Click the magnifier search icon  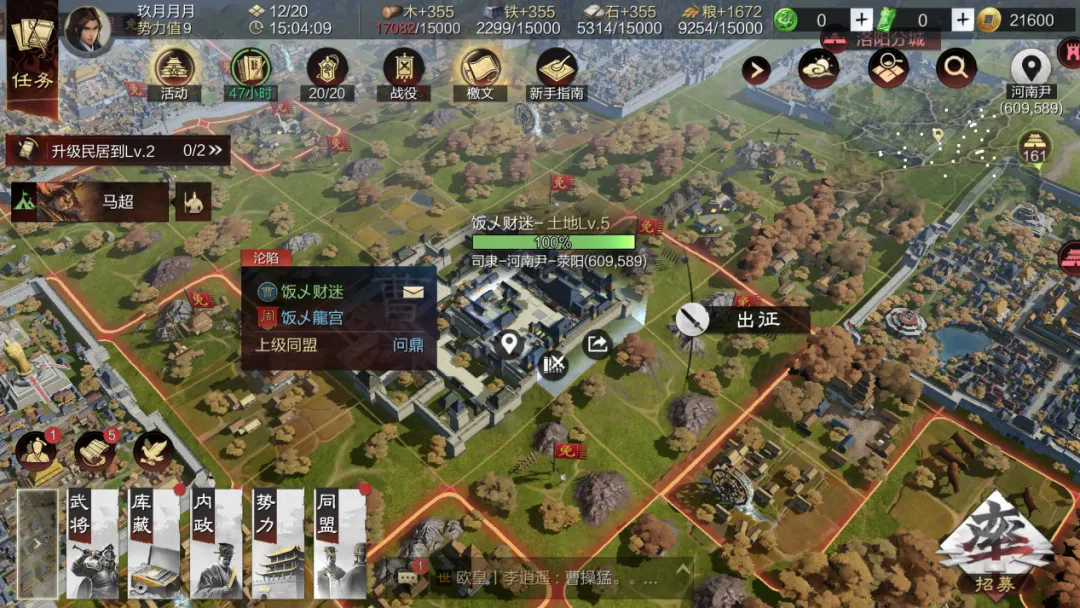tap(956, 68)
